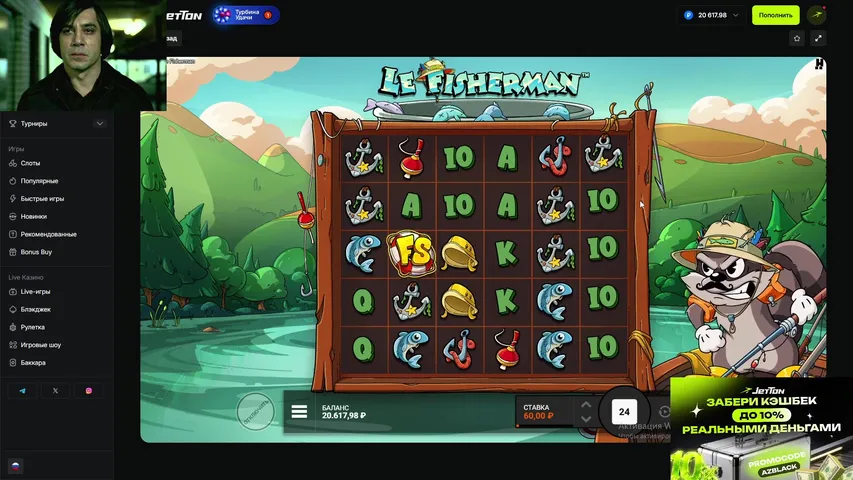853x480 pixels.
Task: Click the spin button showing 24
Action: point(624,411)
